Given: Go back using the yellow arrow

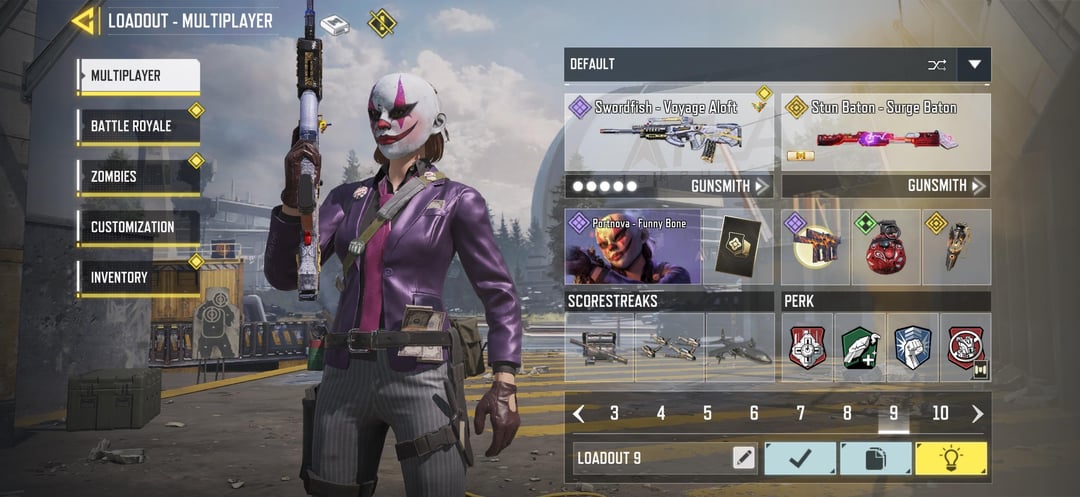Looking at the screenshot, I should [x=84, y=21].
